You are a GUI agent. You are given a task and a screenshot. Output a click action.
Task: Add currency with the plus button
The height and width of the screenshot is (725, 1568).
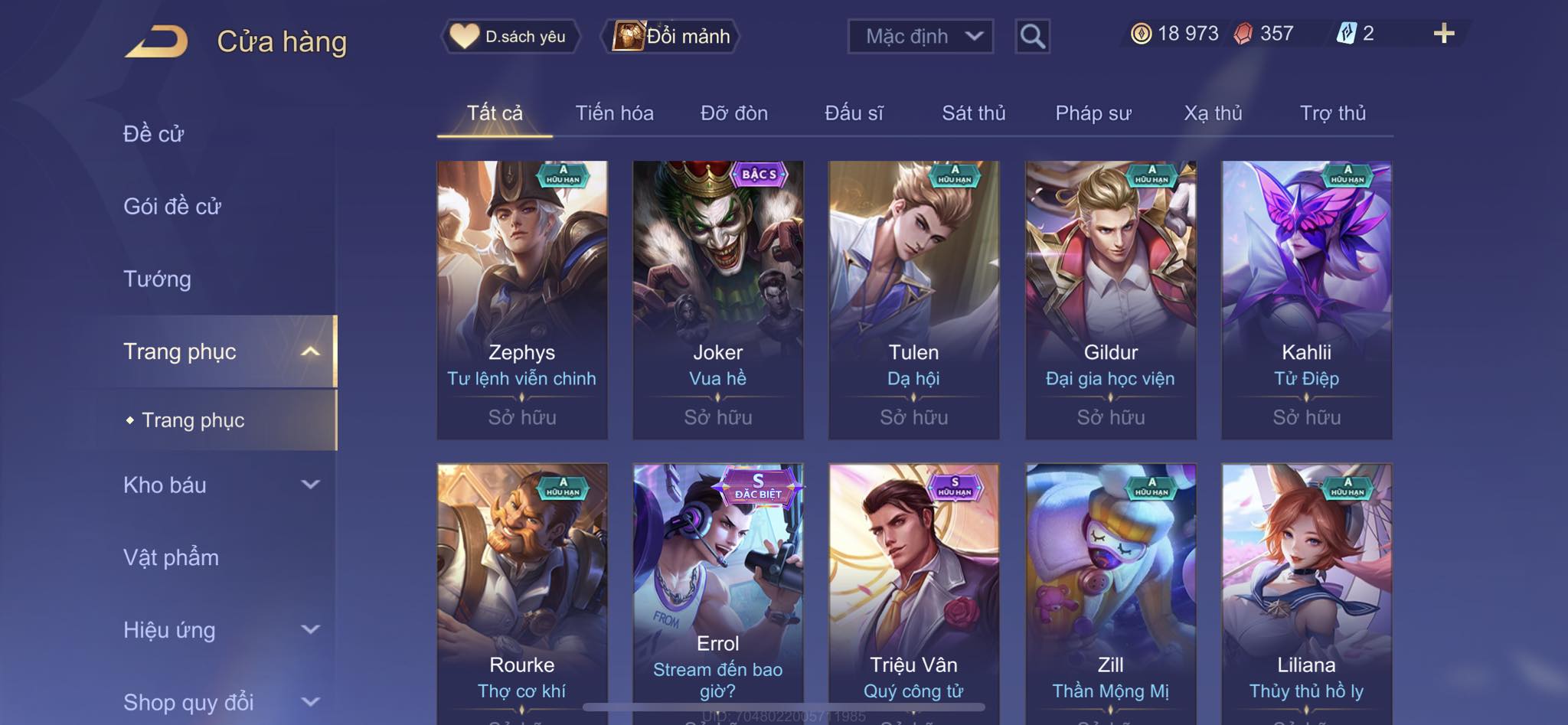(x=1443, y=34)
